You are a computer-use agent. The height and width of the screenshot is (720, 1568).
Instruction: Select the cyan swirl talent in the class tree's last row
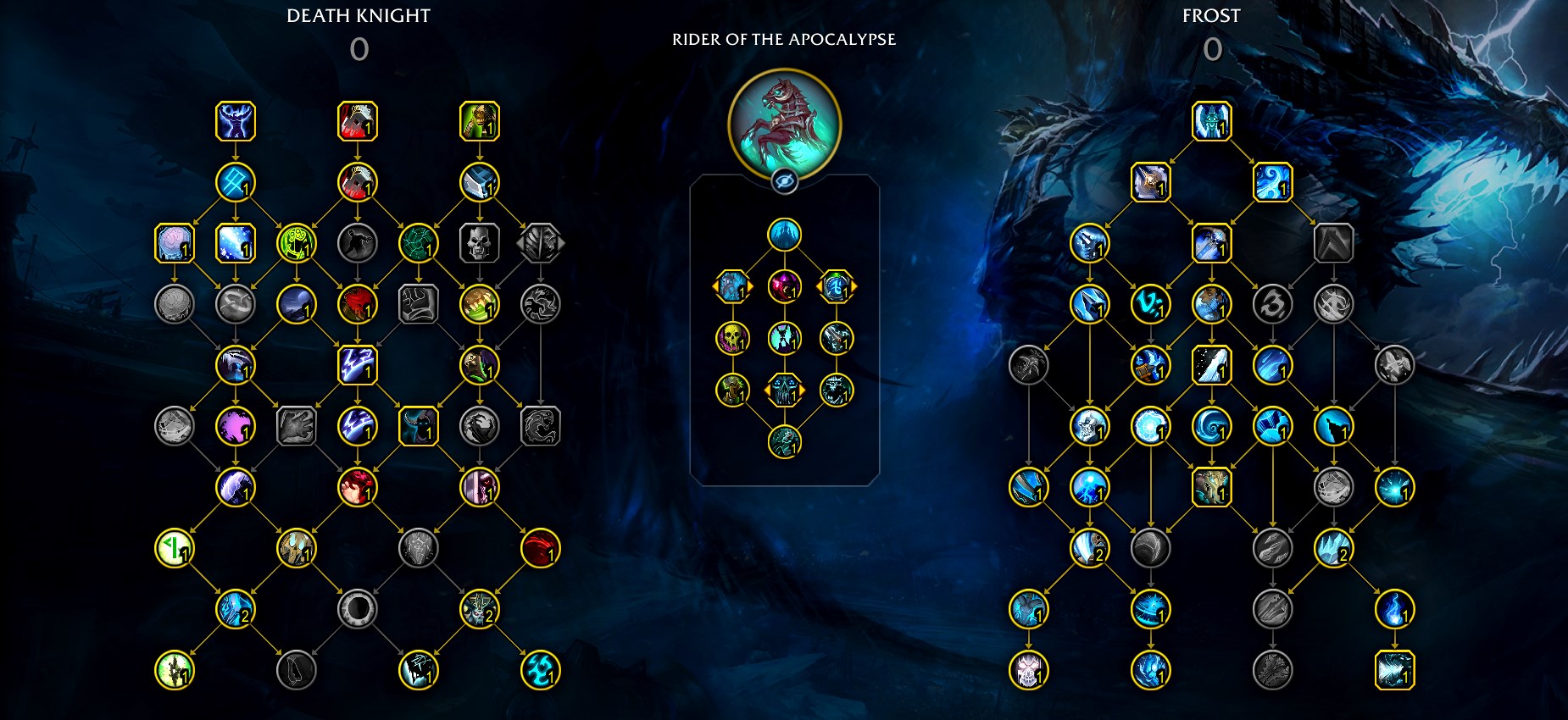click(541, 670)
